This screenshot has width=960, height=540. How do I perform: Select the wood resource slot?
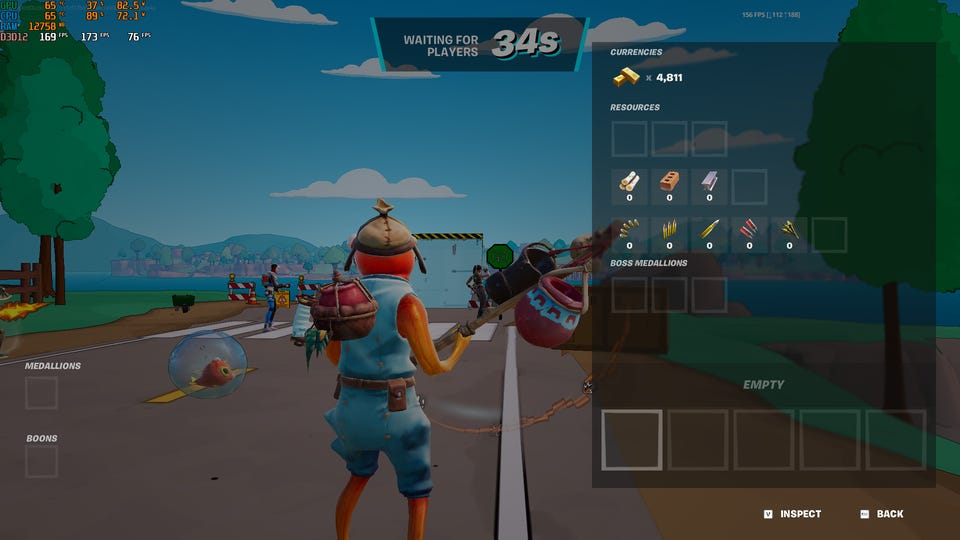[629, 182]
